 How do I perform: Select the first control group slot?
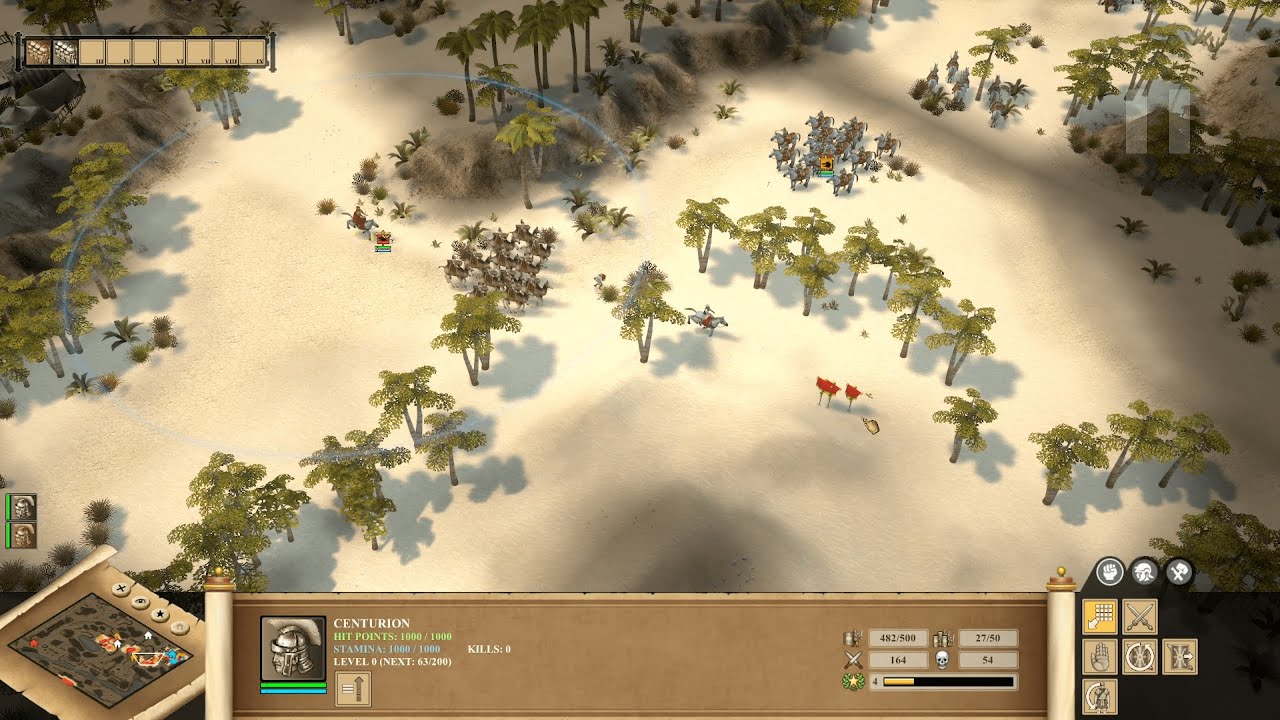pyautogui.click(x=38, y=52)
